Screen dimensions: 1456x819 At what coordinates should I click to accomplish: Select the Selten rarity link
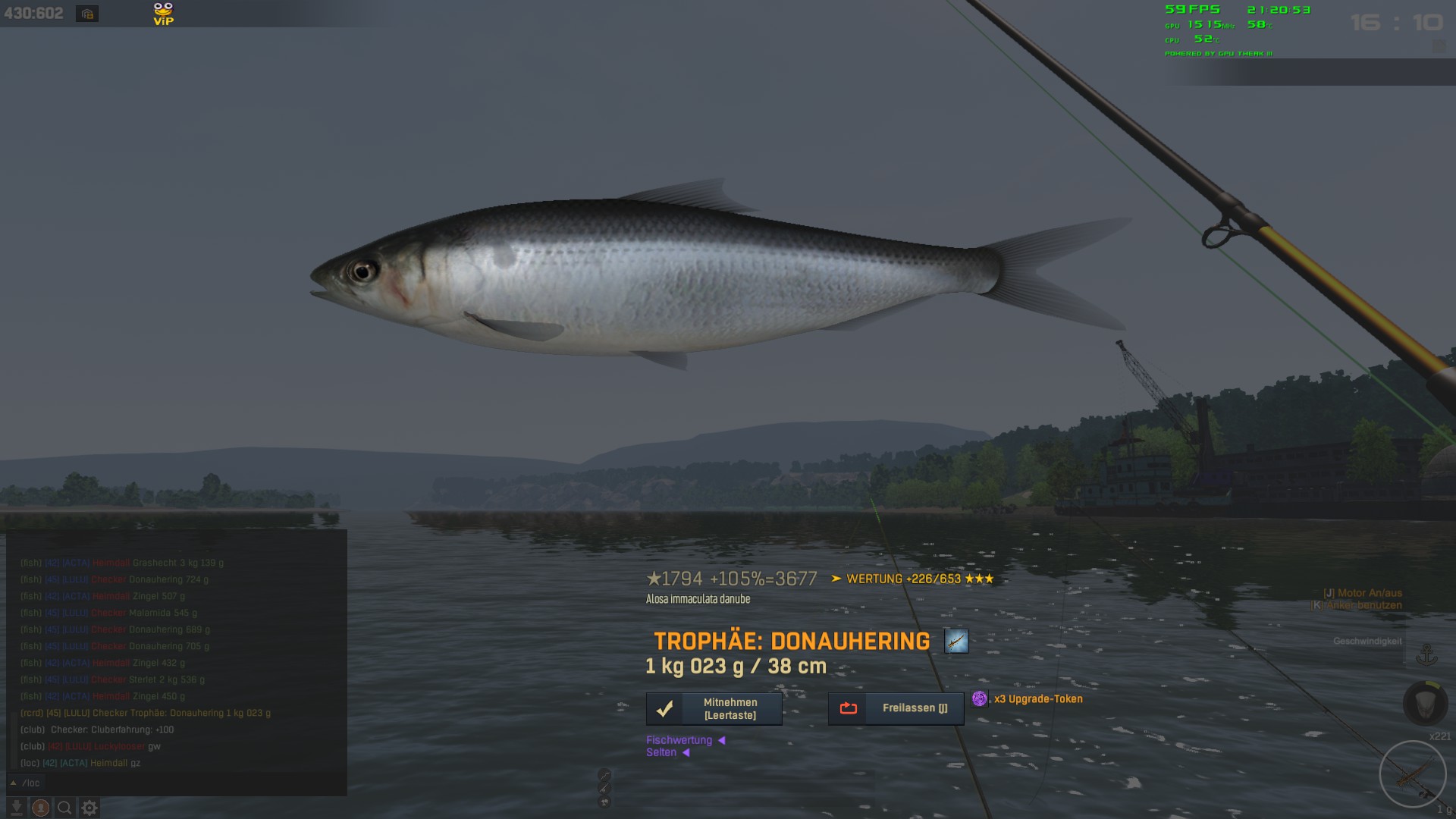coord(661,752)
